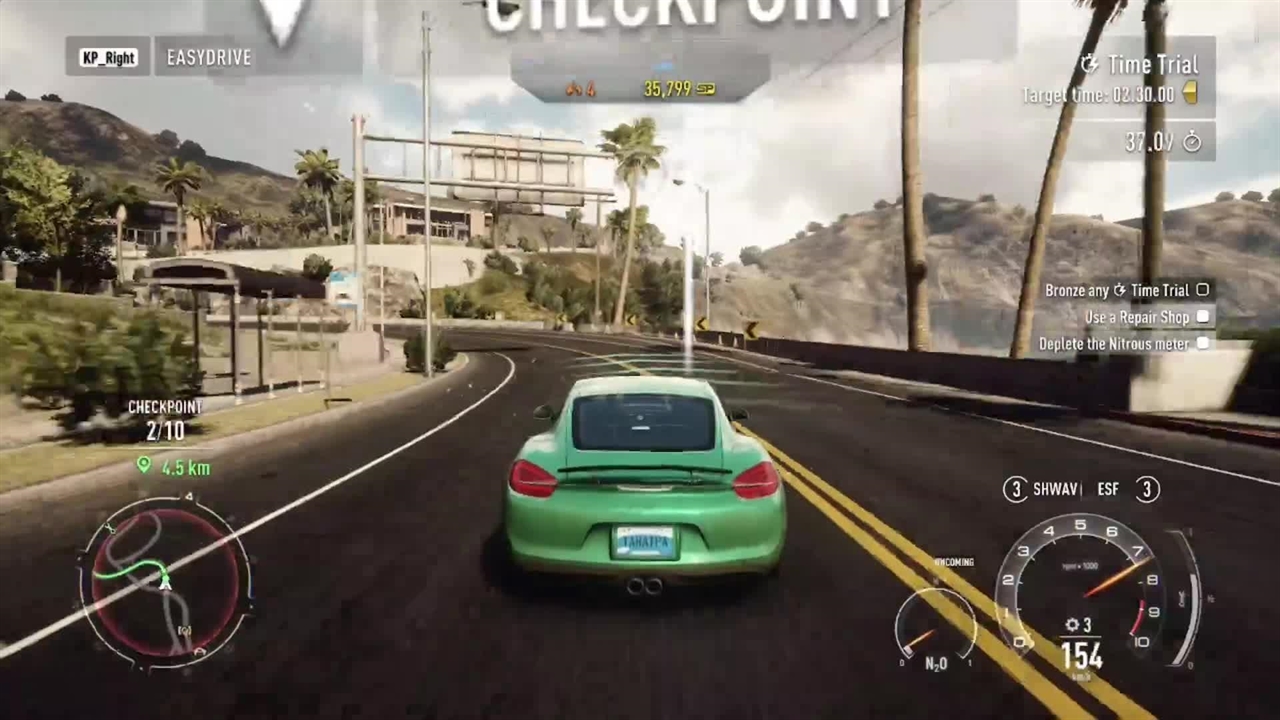Open the EasyDrive menu

click(x=209, y=57)
